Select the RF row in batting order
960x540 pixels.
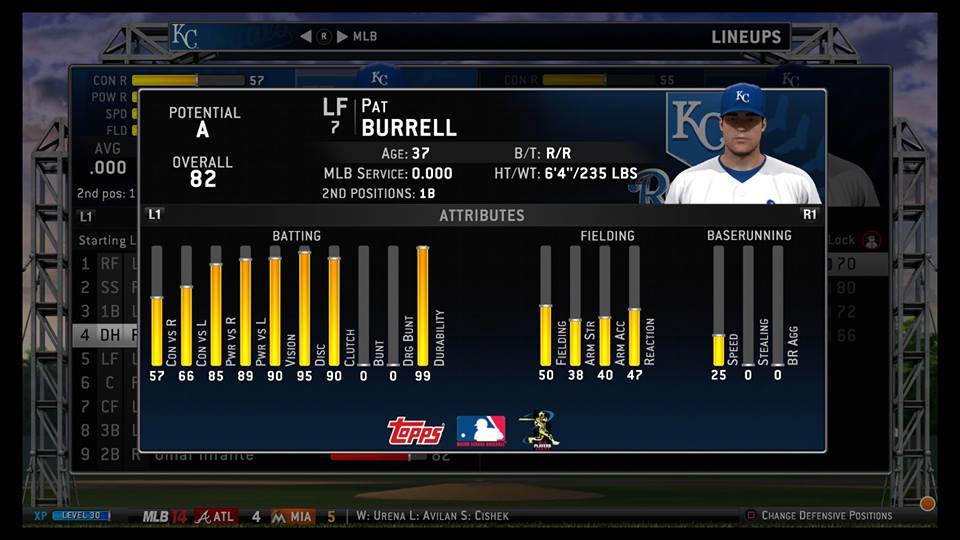(x=107, y=264)
